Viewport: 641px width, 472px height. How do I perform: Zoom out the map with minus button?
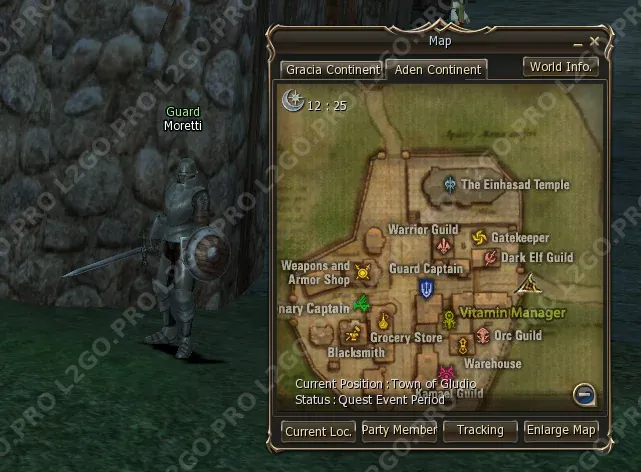[x=585, y=393]
